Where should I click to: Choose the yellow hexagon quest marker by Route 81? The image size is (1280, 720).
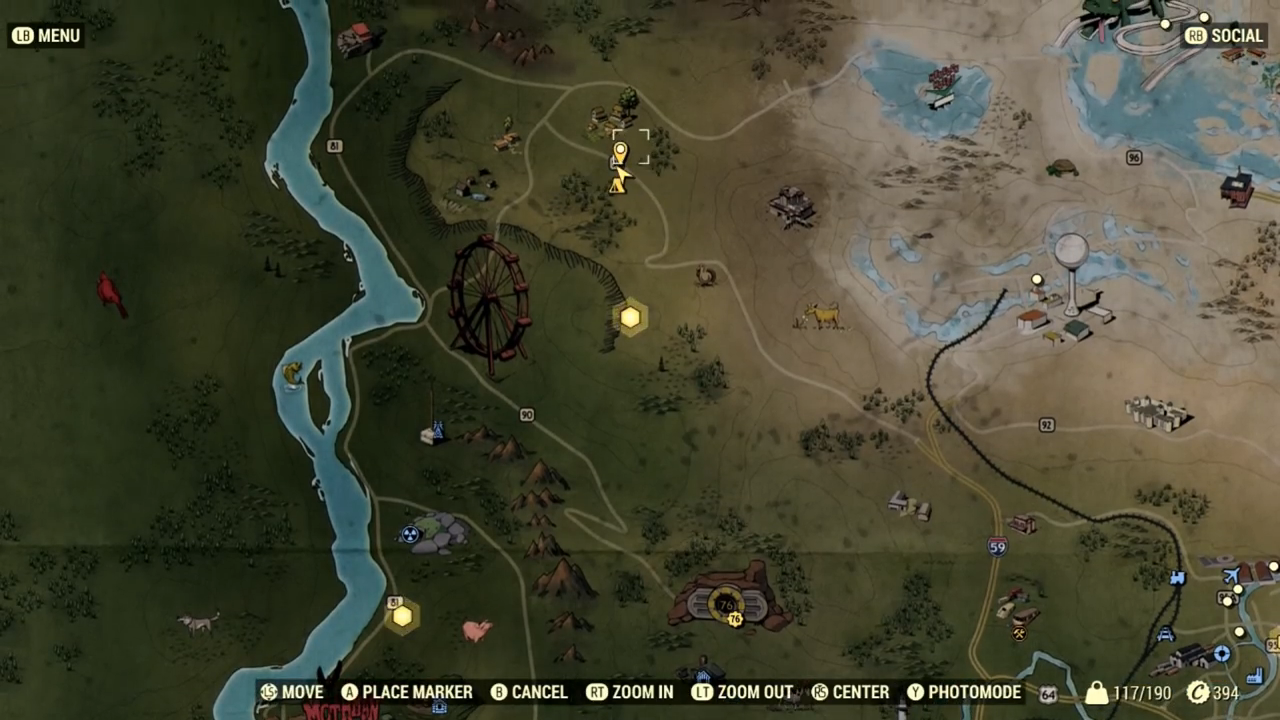(x=402, y=616)
